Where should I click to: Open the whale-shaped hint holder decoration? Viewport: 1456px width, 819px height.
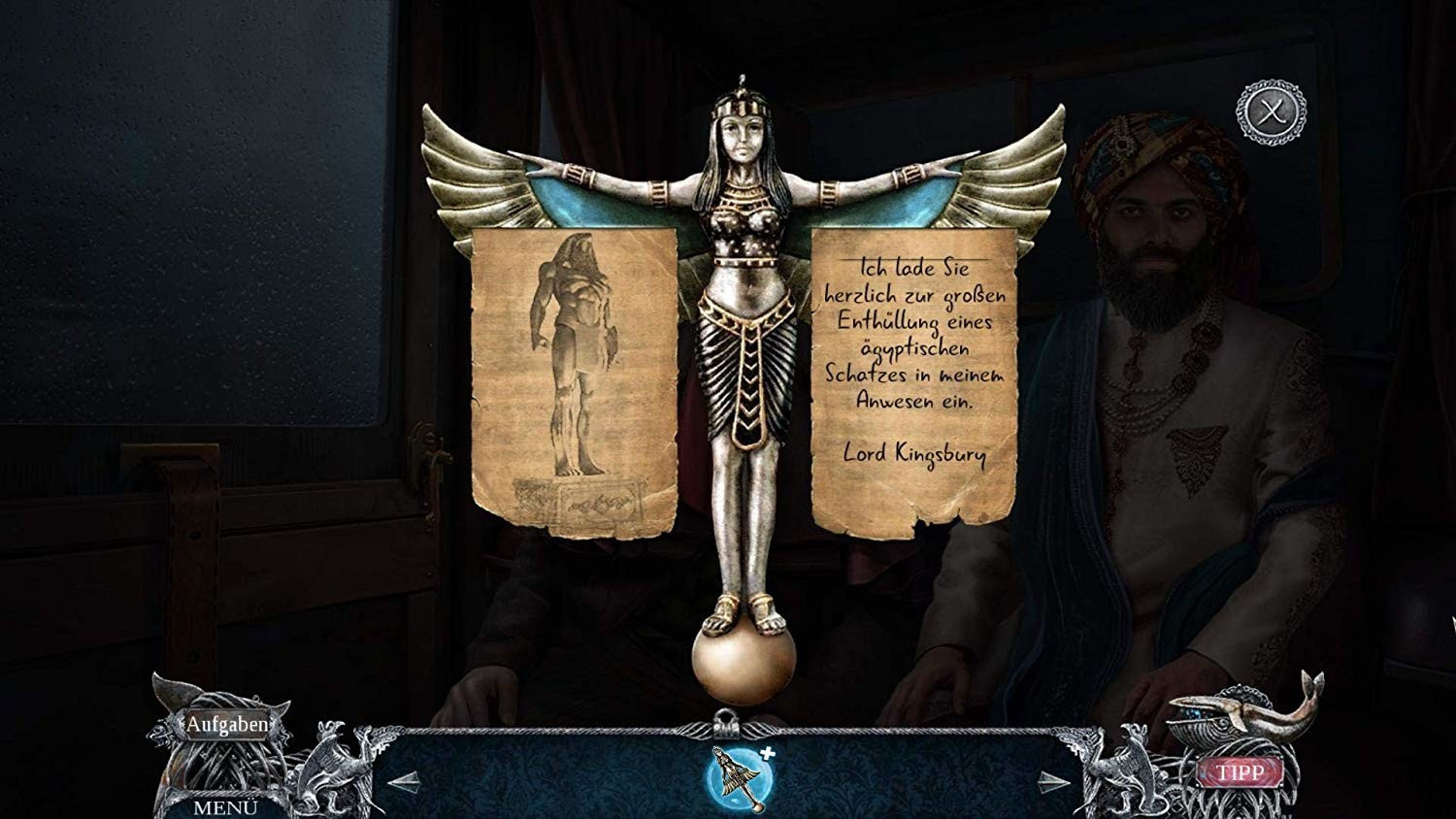(1228, 720)
